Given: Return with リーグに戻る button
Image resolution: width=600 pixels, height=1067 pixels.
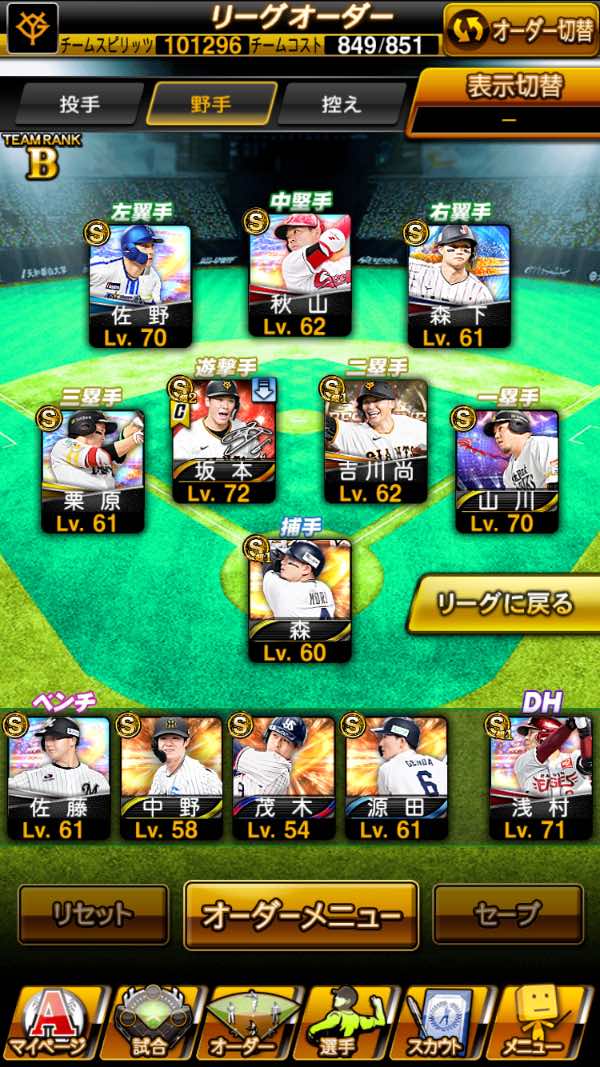Looking at the screenshot, I should (x=506, y=603).
